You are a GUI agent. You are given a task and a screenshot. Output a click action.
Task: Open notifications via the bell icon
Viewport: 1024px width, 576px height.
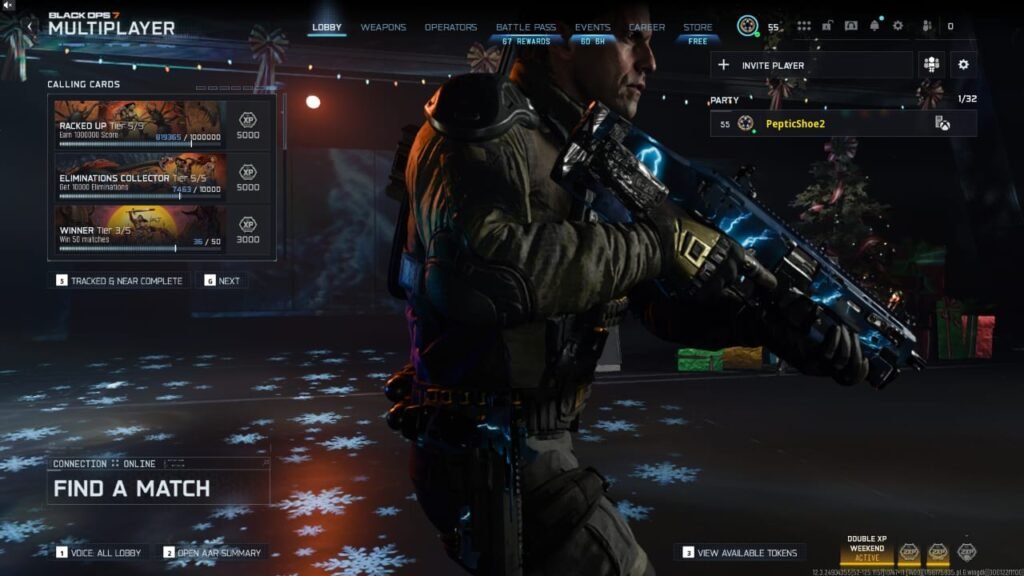pos(875,26)
